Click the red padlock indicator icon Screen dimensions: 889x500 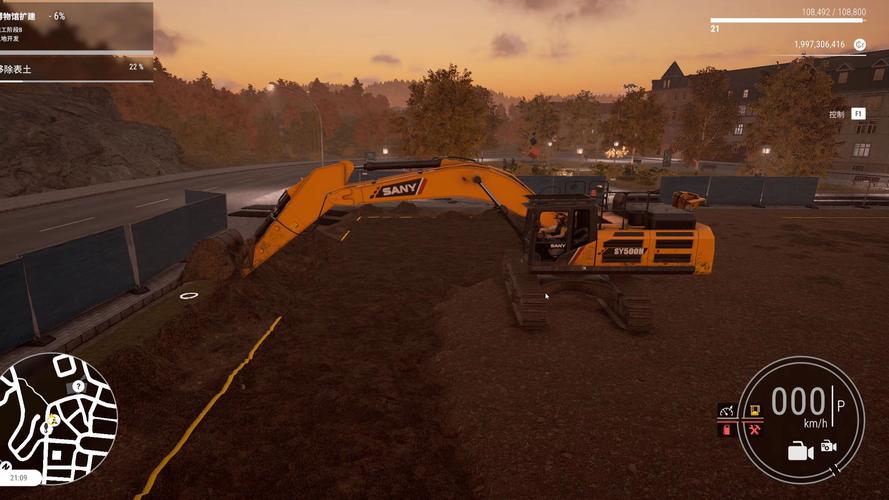(x=727, y=430)
